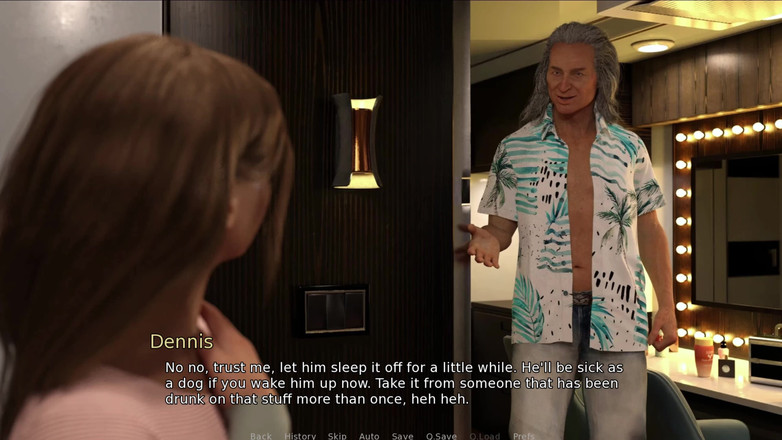This screenshot has height=440, width=782.
Task: Quick save with Q.Save
Action: point(441,436)
